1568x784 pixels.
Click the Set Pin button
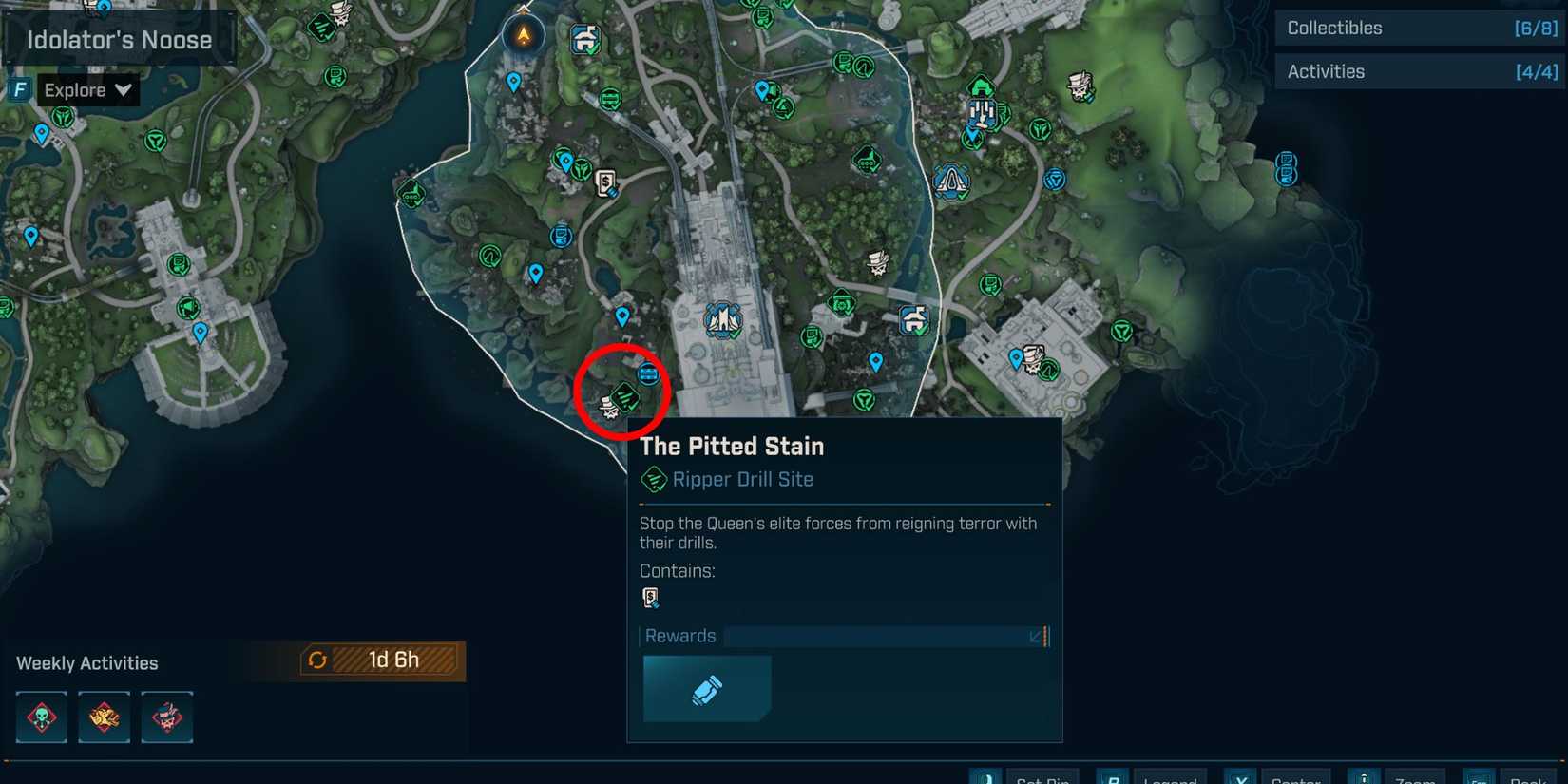click(1042, 778)
